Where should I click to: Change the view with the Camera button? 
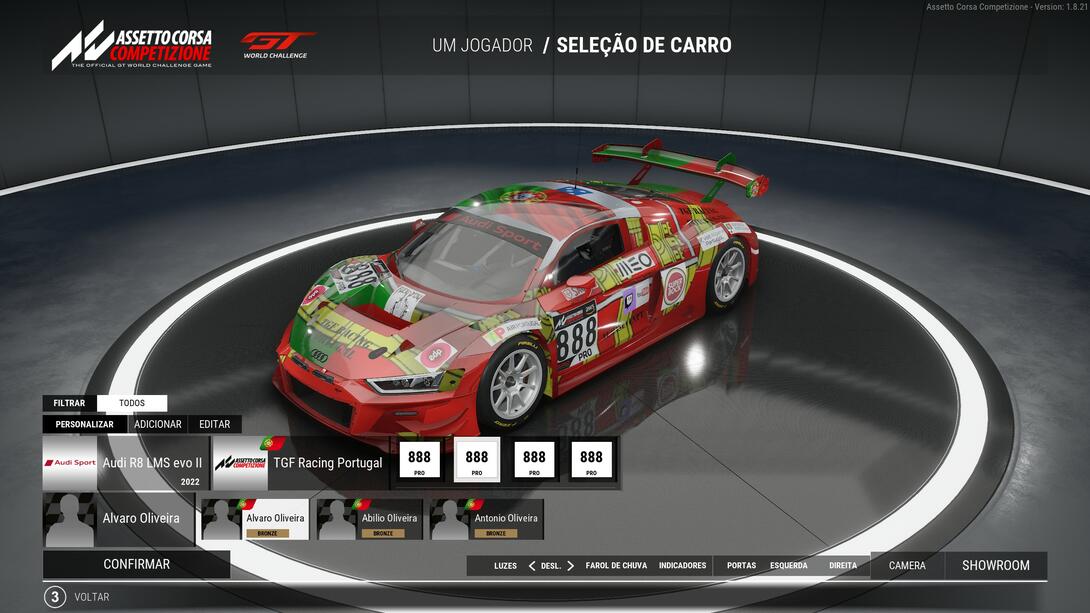pos(907,566)
